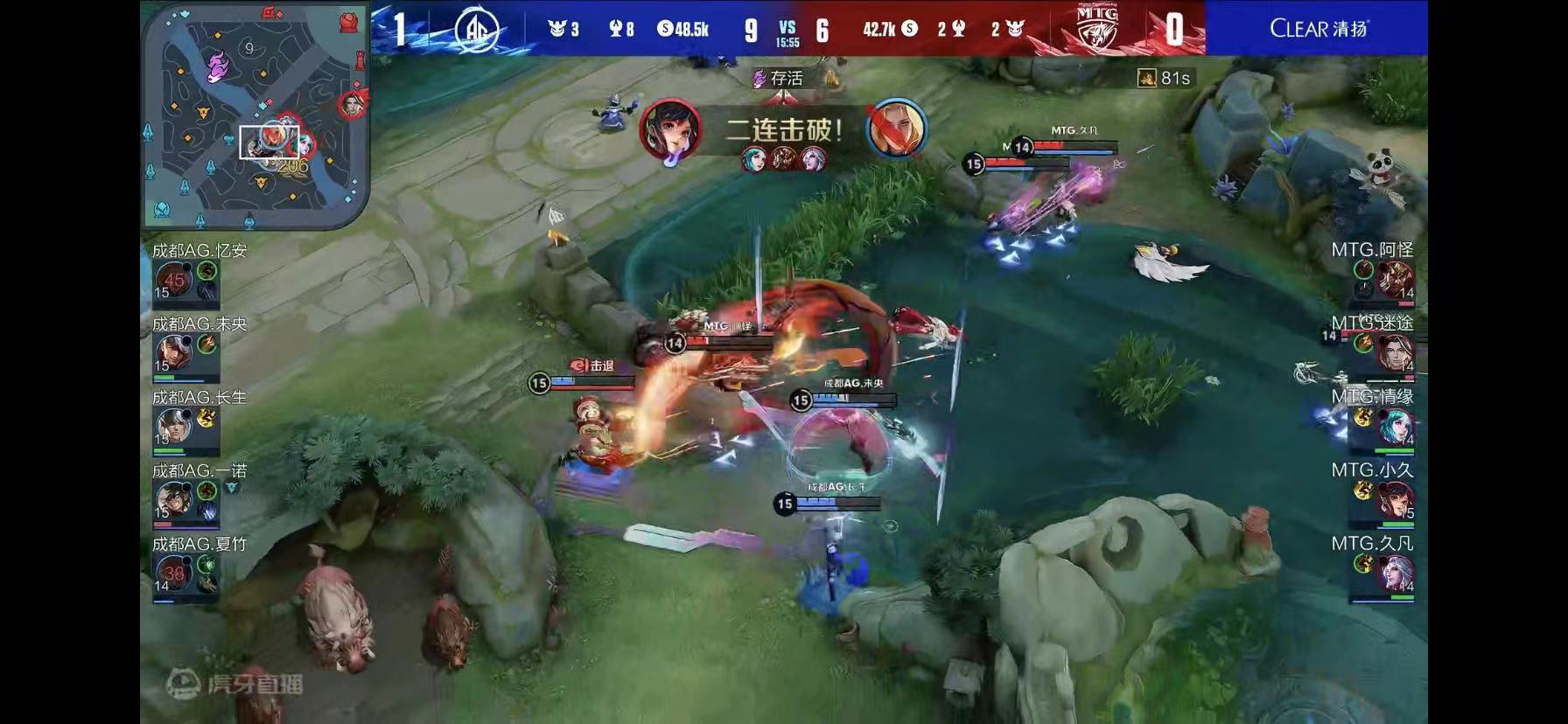The image size is (1568, 724).
Task: Click the AG team logo on scoreboard
Action: (x=477, y=30)
